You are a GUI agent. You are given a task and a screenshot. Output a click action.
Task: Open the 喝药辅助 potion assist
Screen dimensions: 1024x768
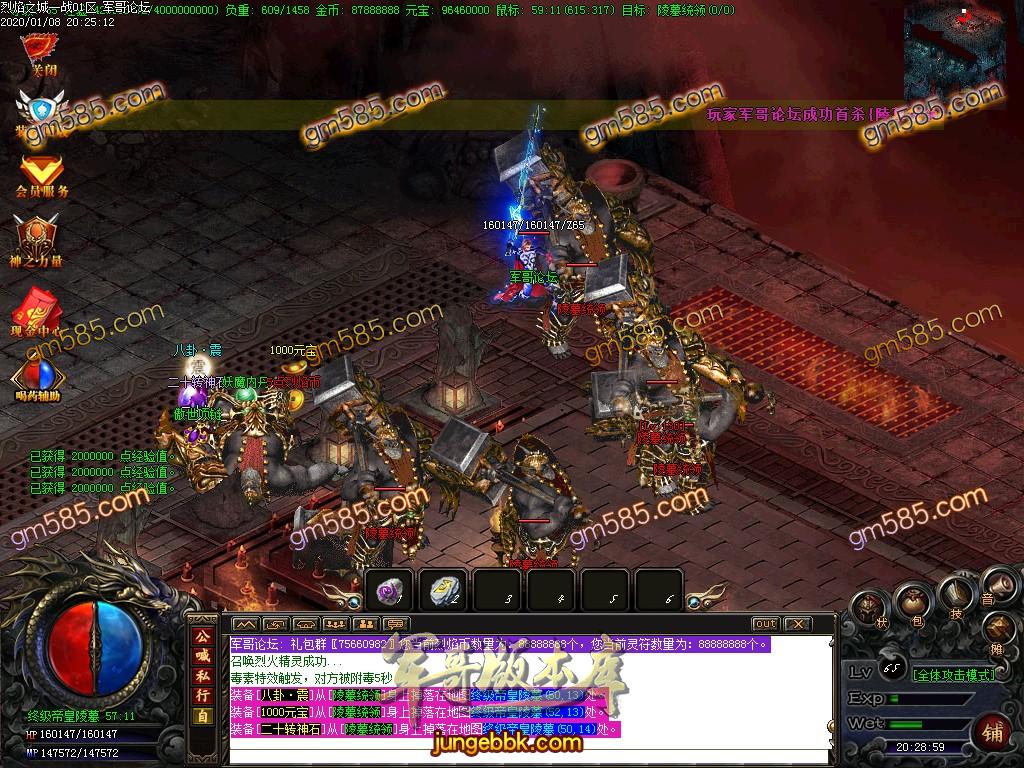click(37, 378)
